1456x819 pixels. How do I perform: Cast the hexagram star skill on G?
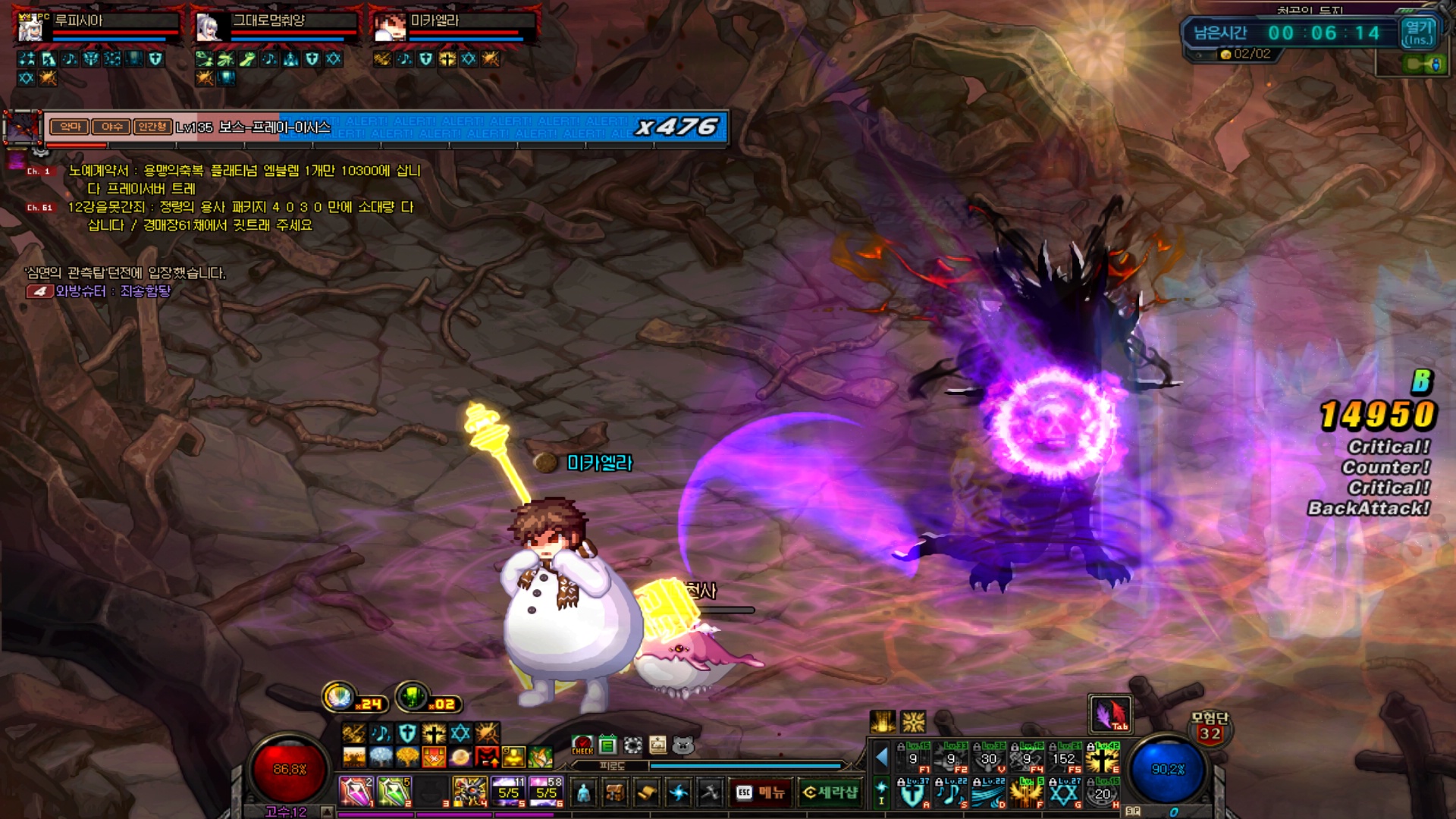pos(1064,793)
